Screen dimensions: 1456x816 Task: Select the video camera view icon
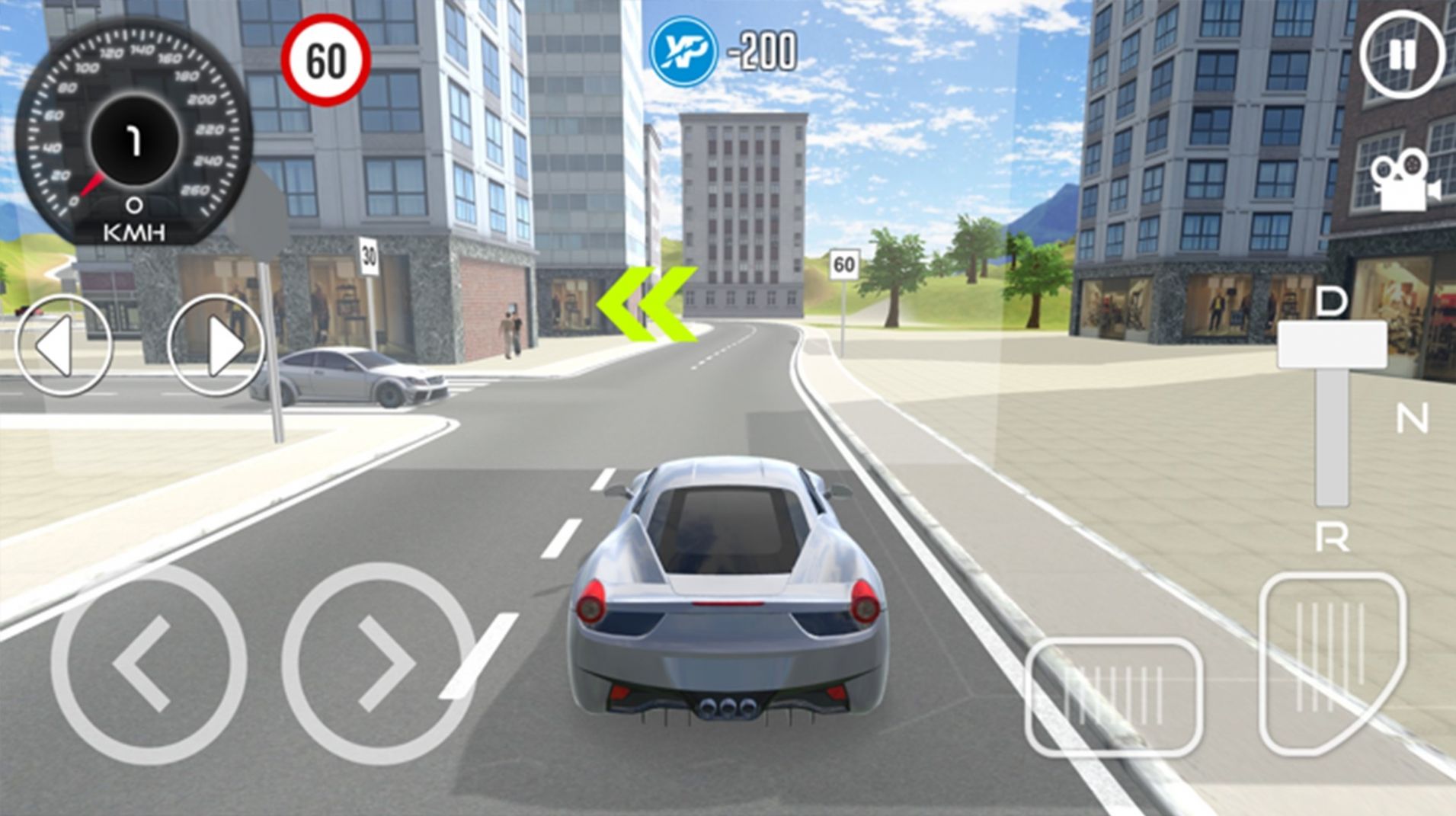coord(1402,179)
